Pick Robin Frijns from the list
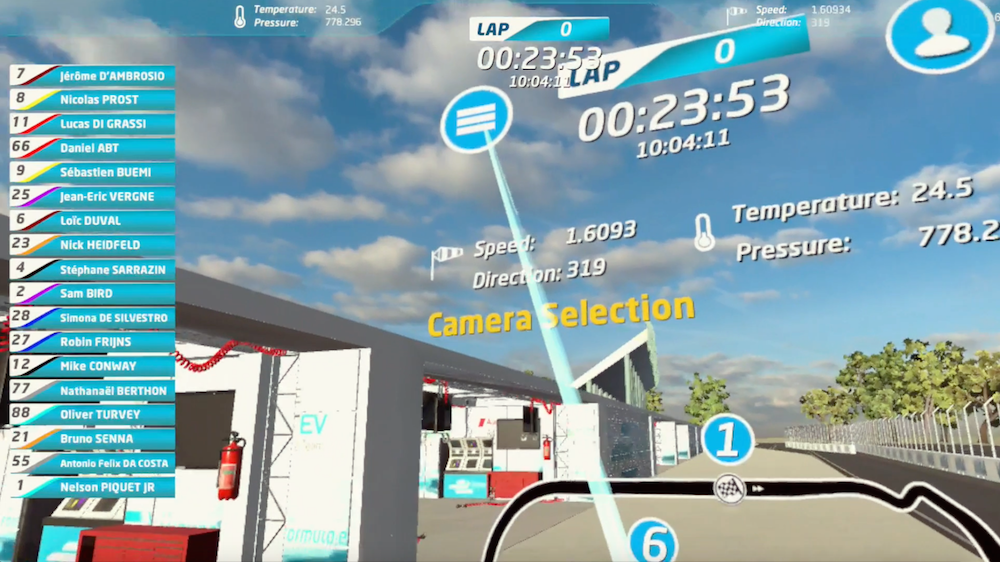 [x=92, y=341]
